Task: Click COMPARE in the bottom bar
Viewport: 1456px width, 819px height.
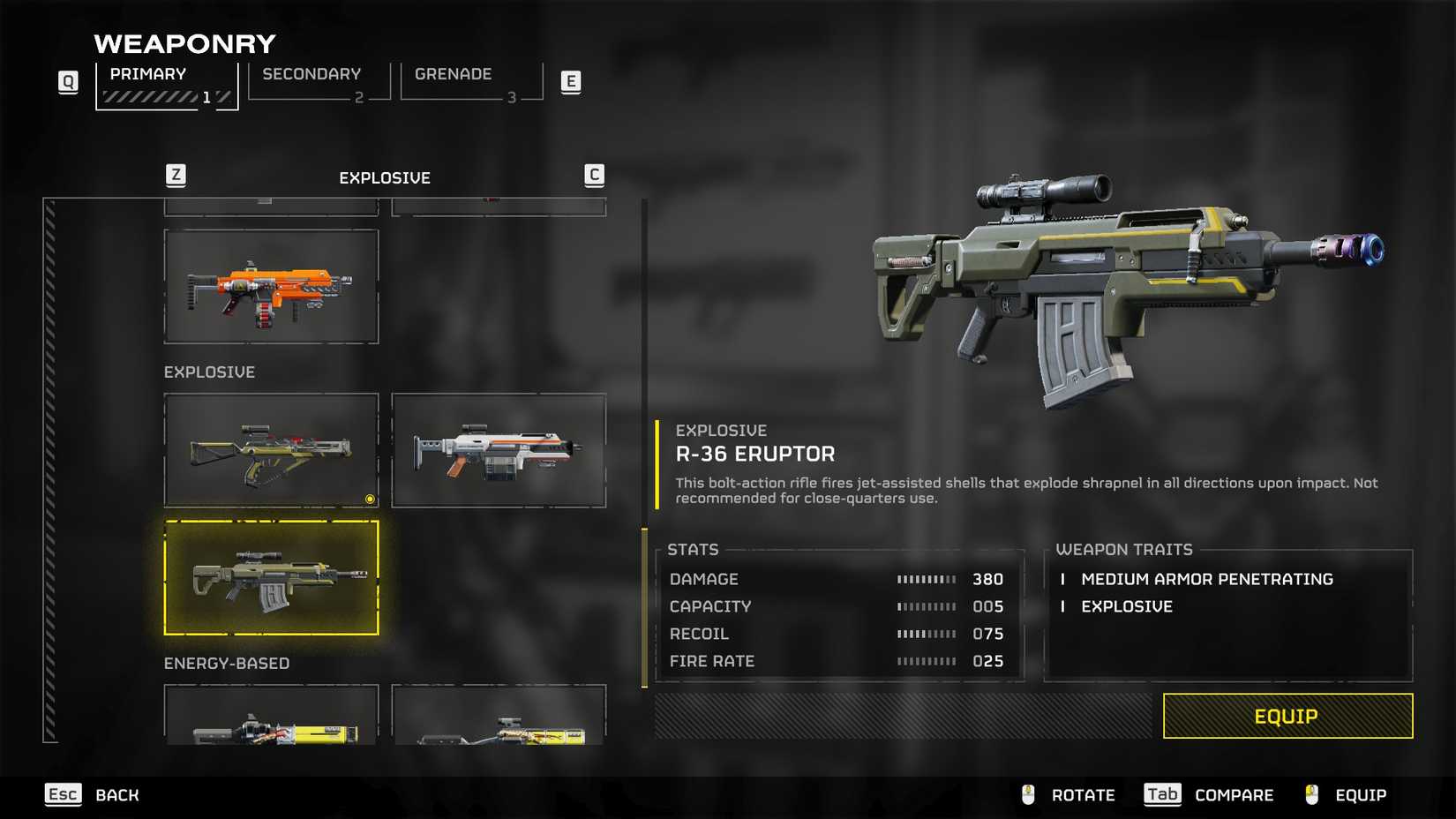Action: [1234, 794]
